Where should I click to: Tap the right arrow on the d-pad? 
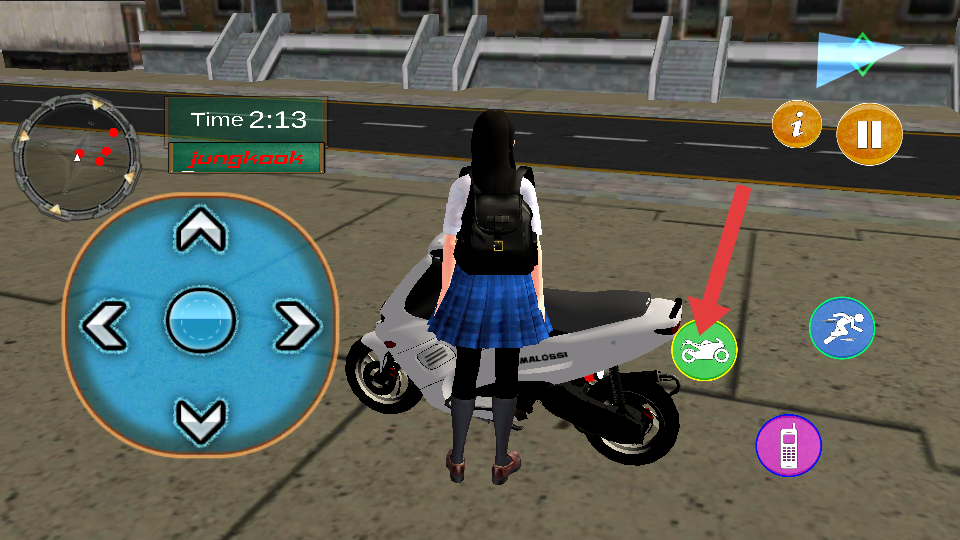click(x=296, y=326)
